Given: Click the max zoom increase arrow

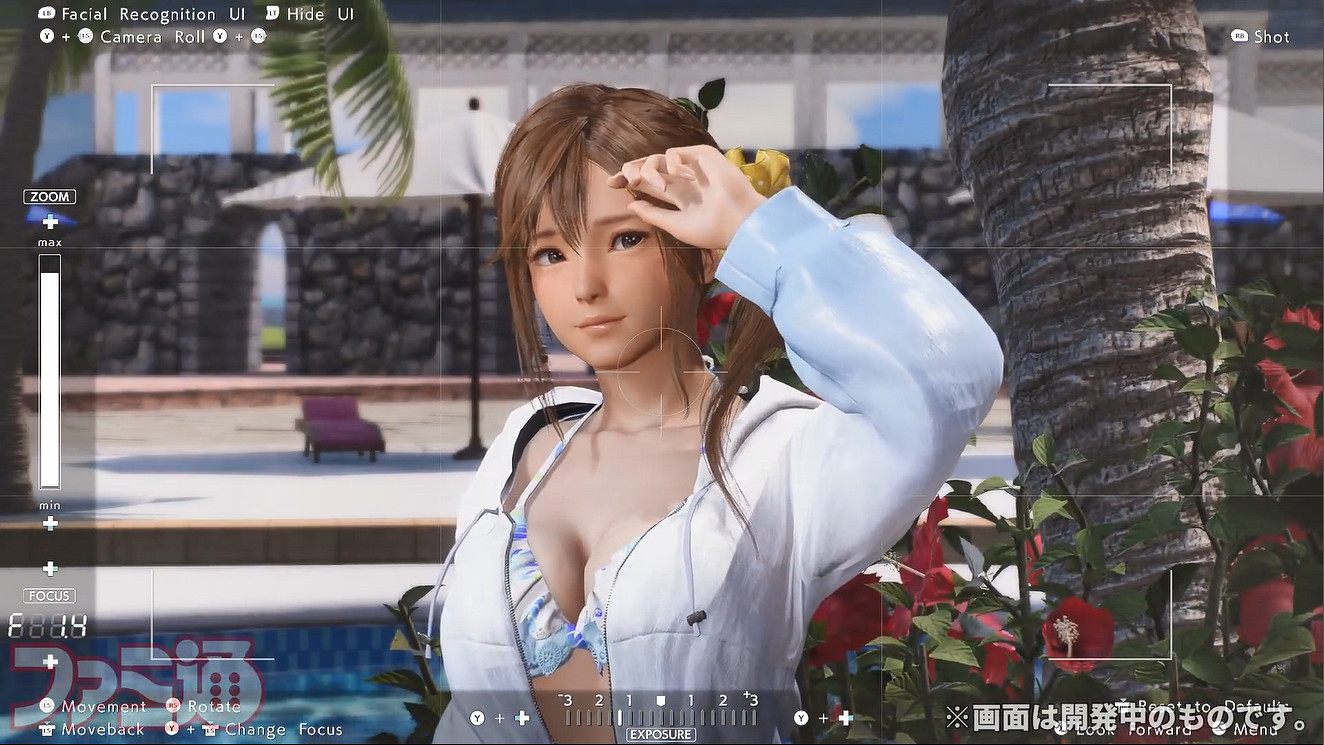Looking at the screenshot, I should (x=49, y=222).
